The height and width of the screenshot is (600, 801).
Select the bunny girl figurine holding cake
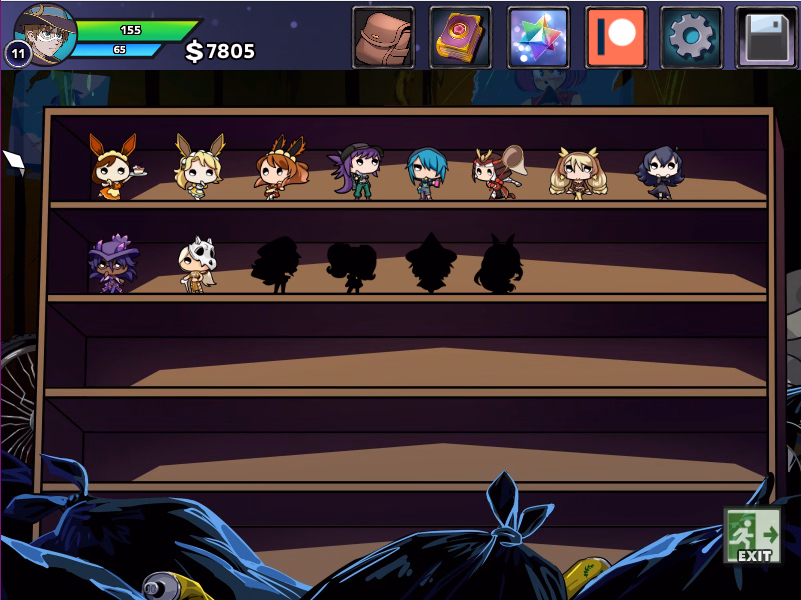click(x=114, y=167)
